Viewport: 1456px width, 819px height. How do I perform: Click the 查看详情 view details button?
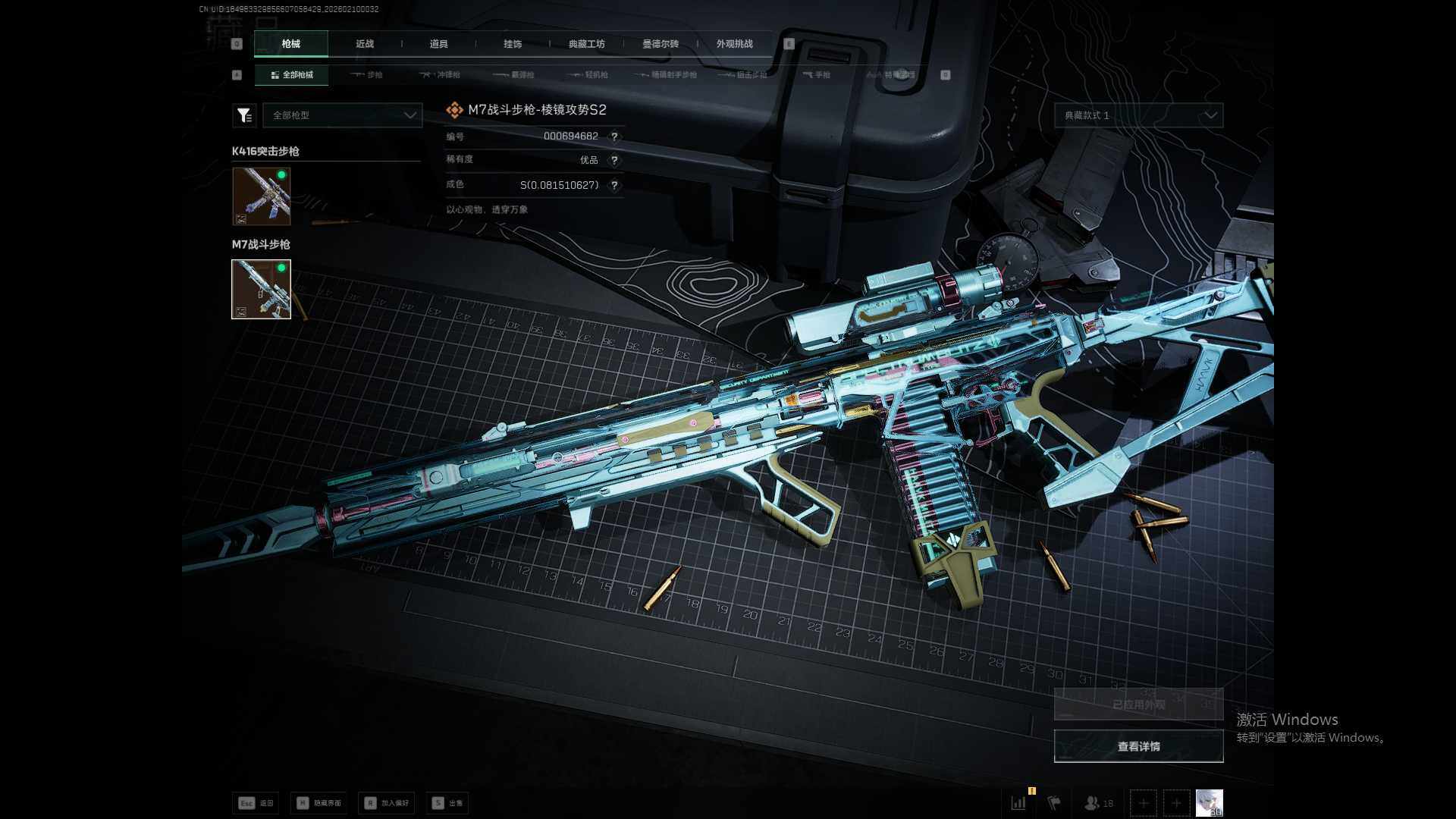tap(1138, 746)
